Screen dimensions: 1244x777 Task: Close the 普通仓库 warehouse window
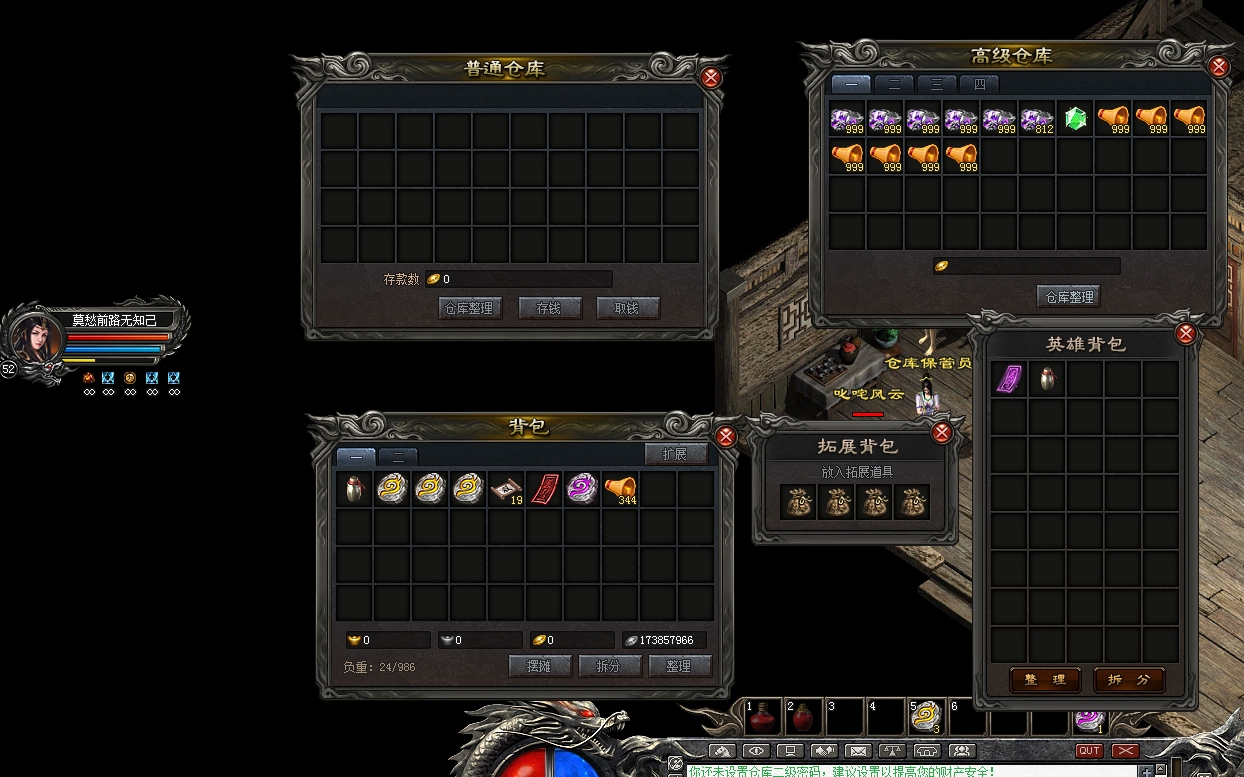point(711,77)
